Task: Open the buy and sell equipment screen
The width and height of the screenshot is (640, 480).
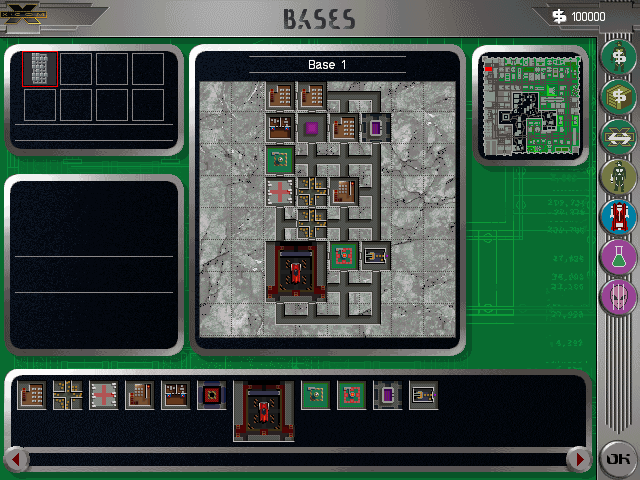Action: [618, 97]
